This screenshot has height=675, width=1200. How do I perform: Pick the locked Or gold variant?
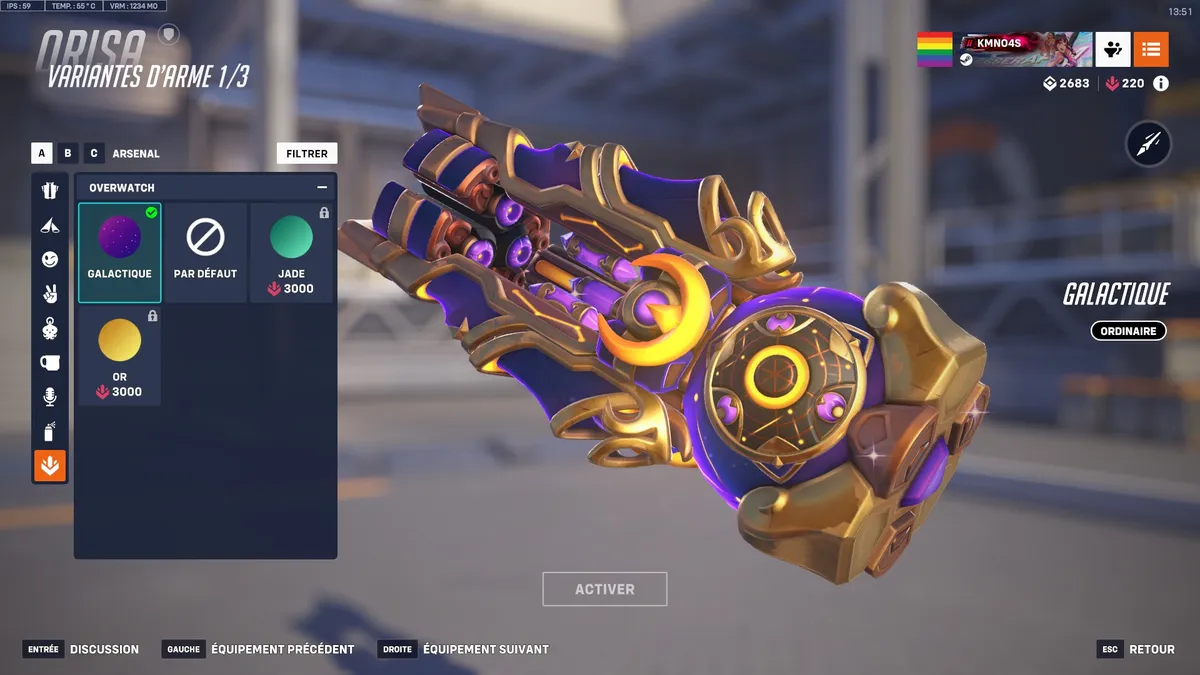[x=120, y=356]
